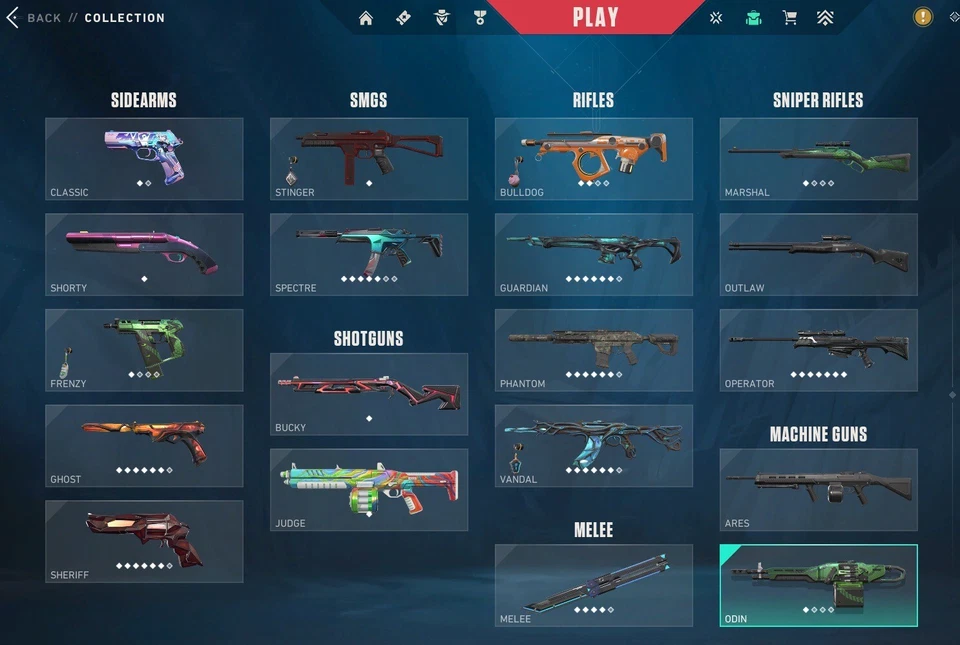
Task: Open the store shopping cart icon
Action: (x=789, y=18)
